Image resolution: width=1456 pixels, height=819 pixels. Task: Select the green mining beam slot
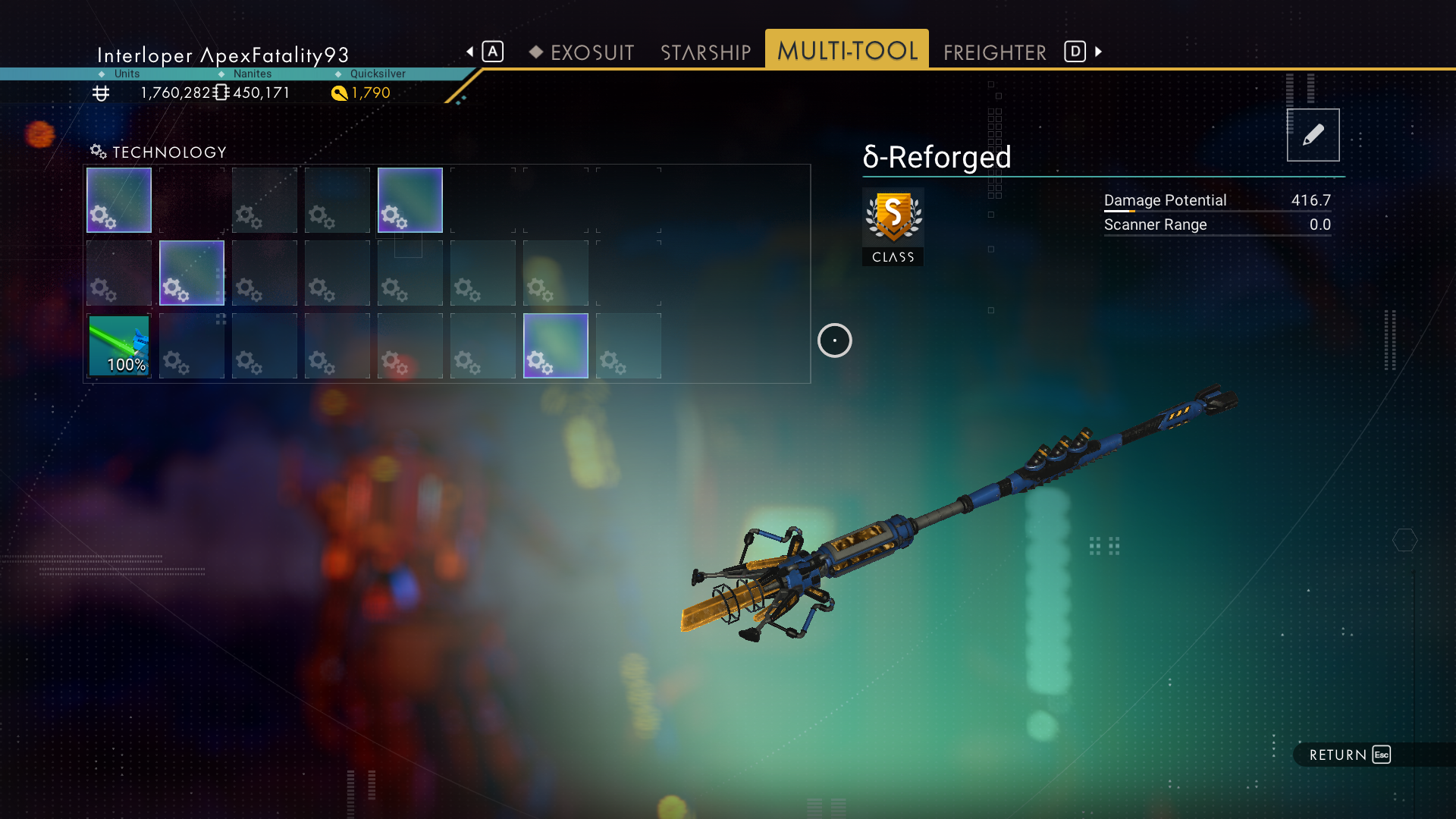(119, 346)
